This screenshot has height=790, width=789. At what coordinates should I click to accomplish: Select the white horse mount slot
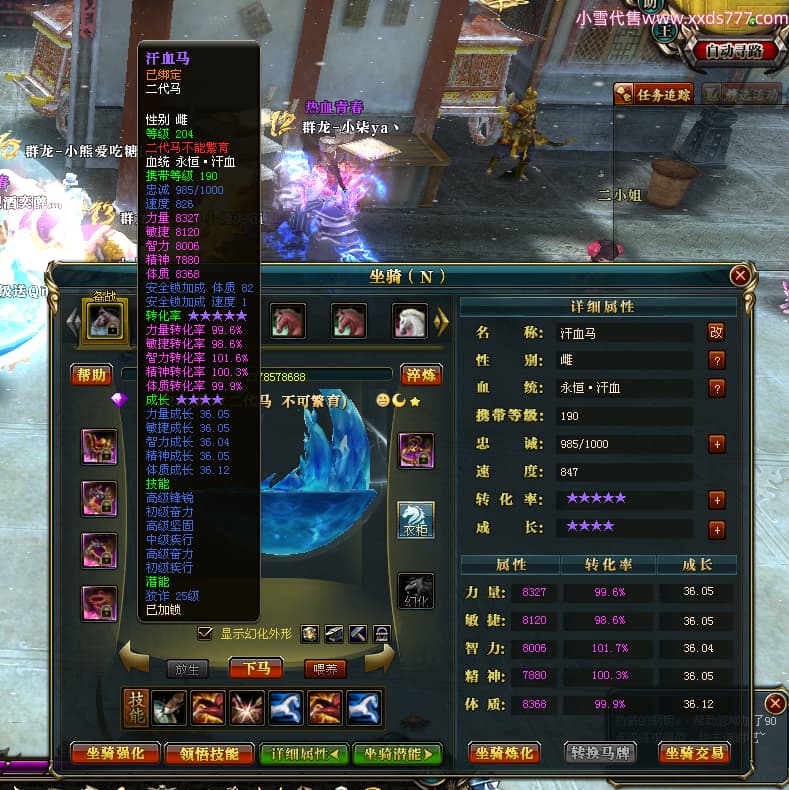pos(409,321)
